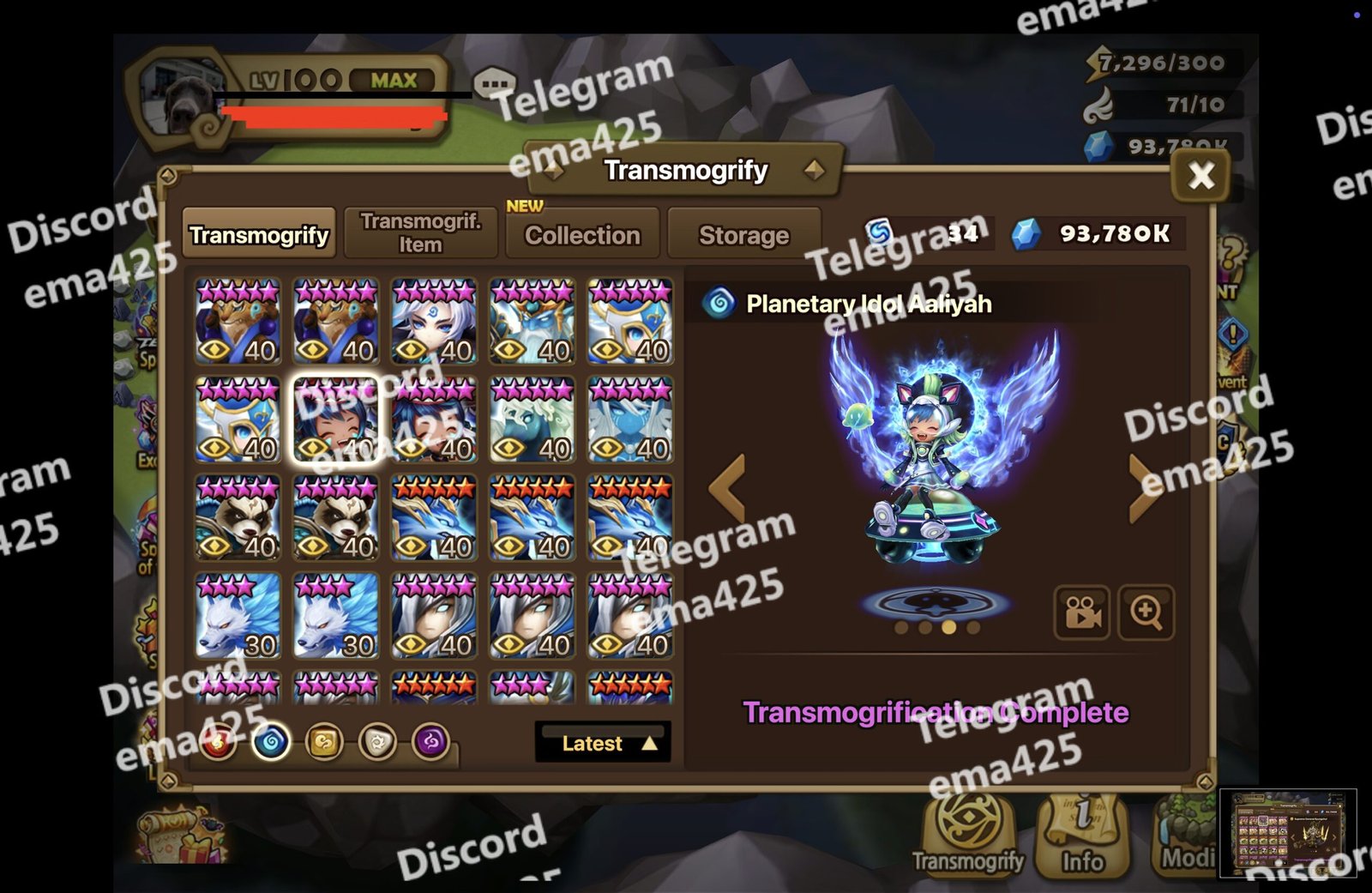
Task: Switch to the Transmogrif. Item tab
Action: pyautogui.click(x=420, y=232)
